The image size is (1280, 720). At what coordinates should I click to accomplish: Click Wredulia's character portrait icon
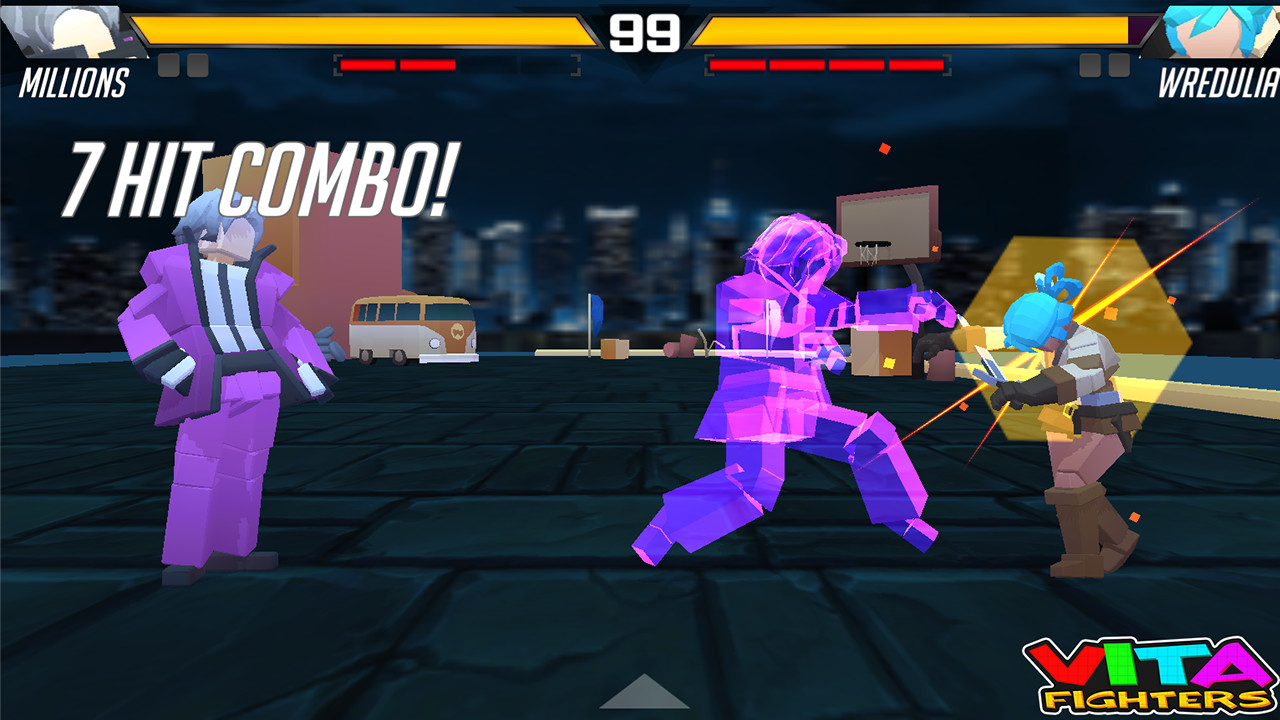[x=1215, y=30]
